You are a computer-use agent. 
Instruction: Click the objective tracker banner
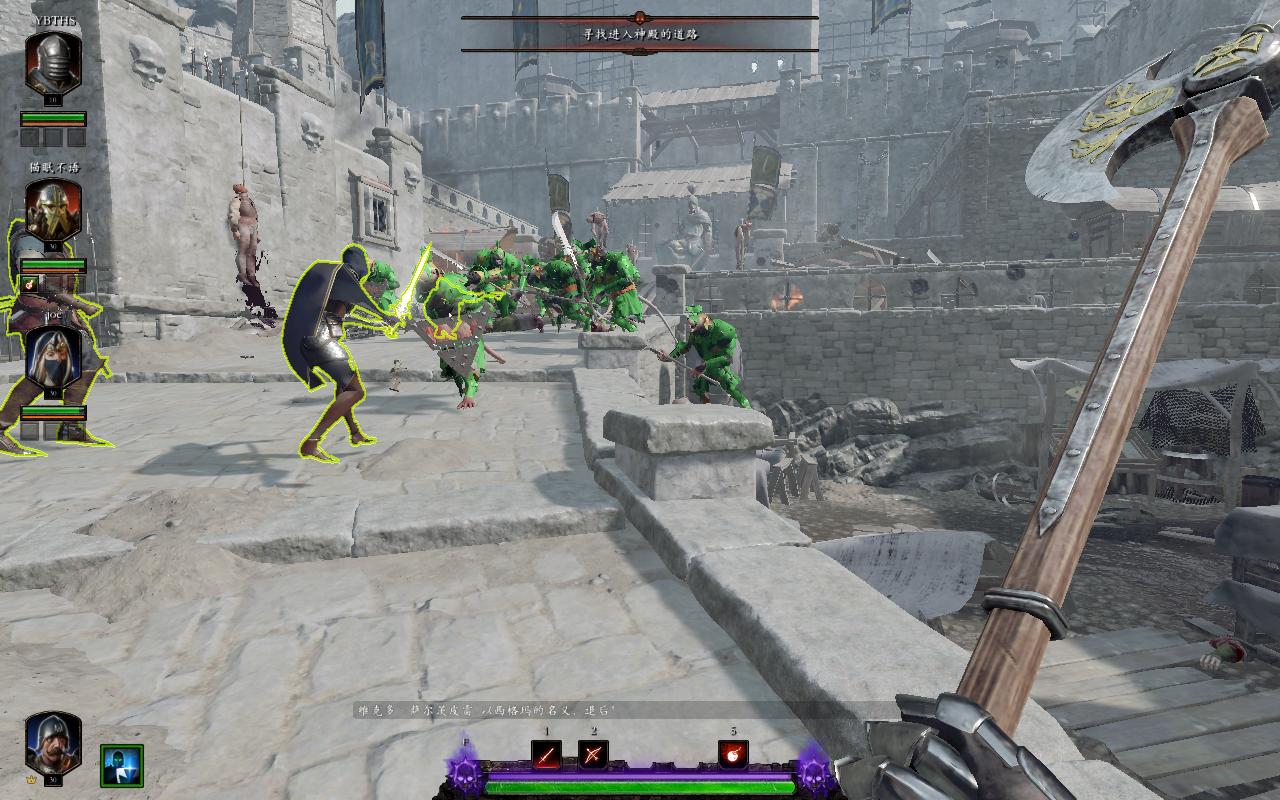[640, 33]
